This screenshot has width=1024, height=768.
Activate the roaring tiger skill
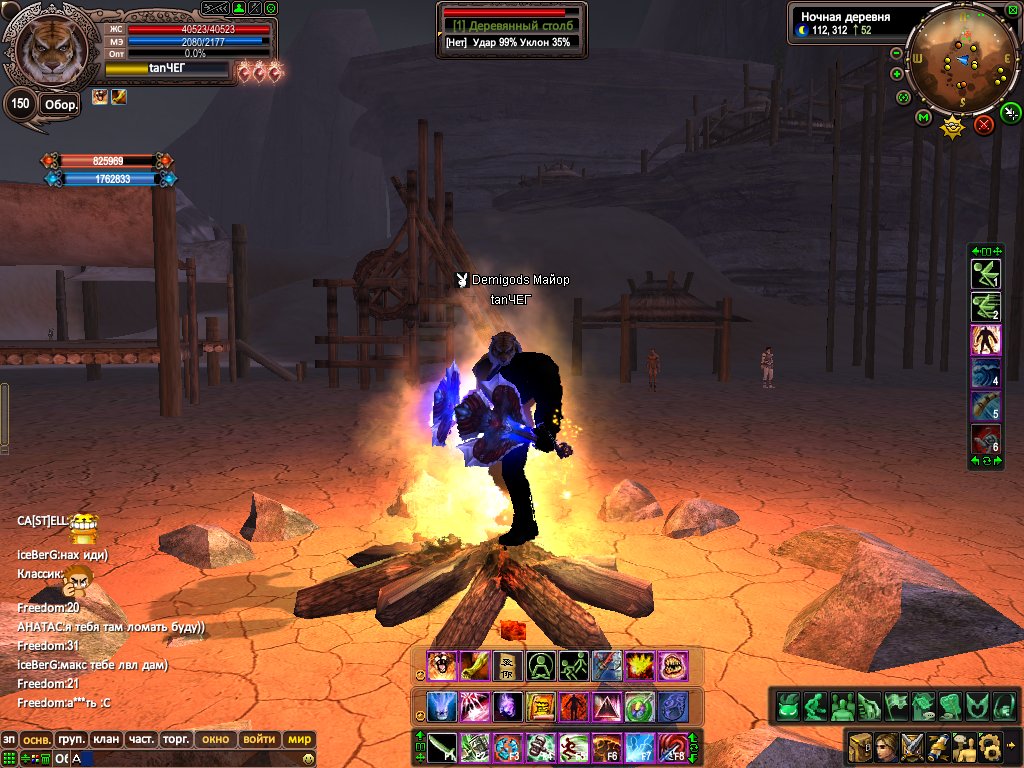tap(440, 665)
